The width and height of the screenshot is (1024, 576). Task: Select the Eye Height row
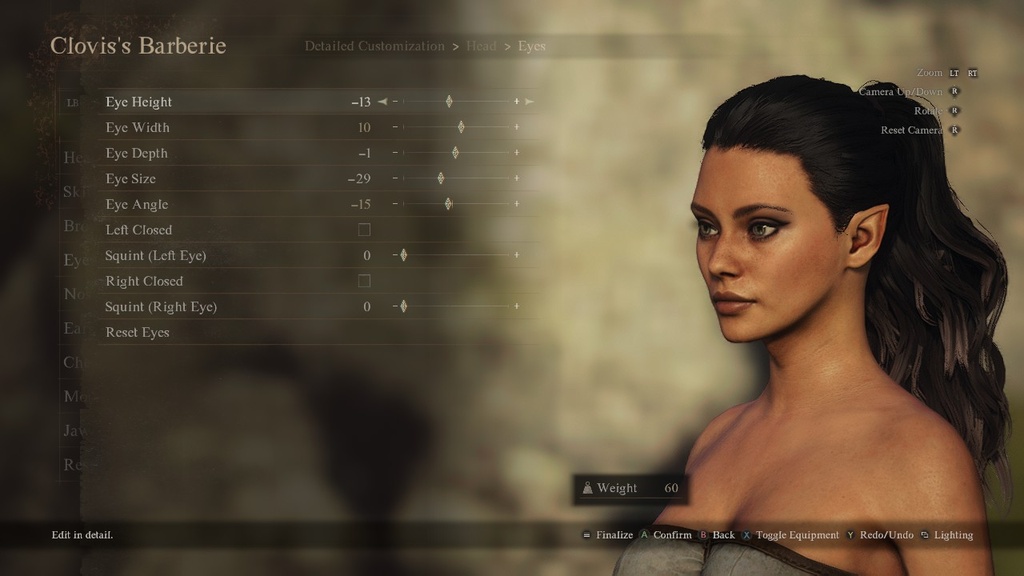pos(139,102)
